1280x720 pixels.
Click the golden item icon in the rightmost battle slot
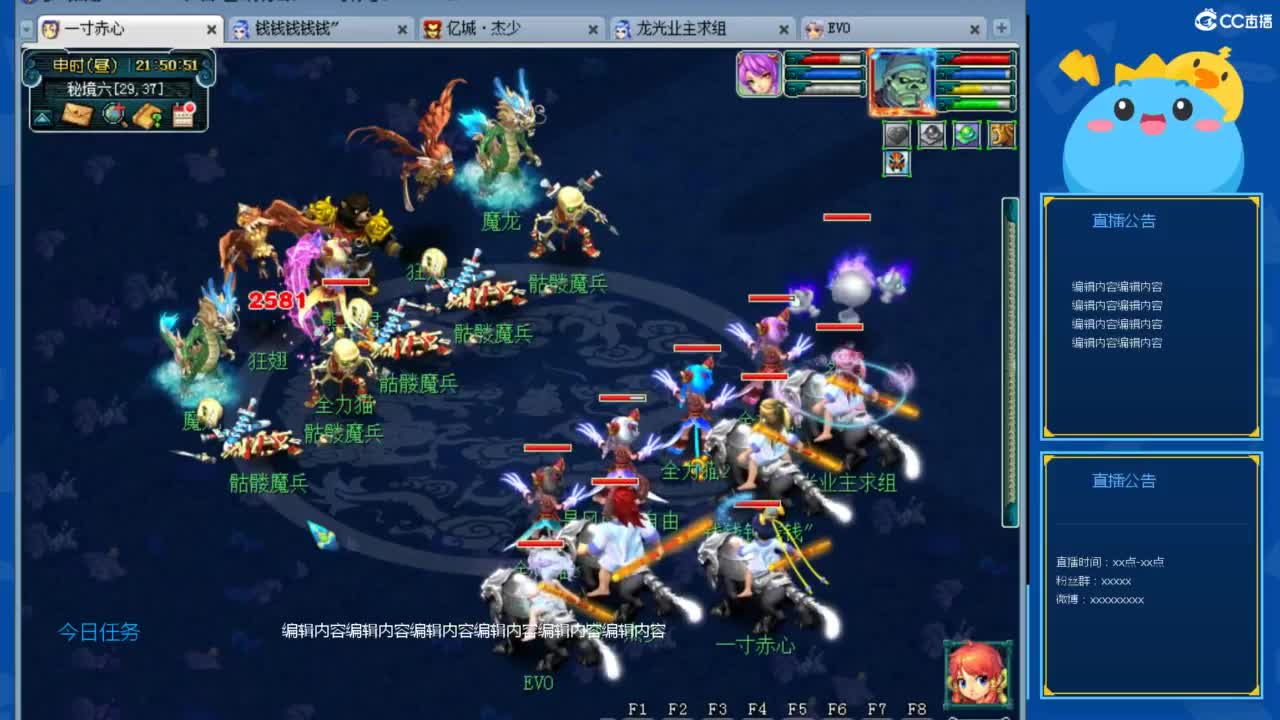tap(1002, 134)
